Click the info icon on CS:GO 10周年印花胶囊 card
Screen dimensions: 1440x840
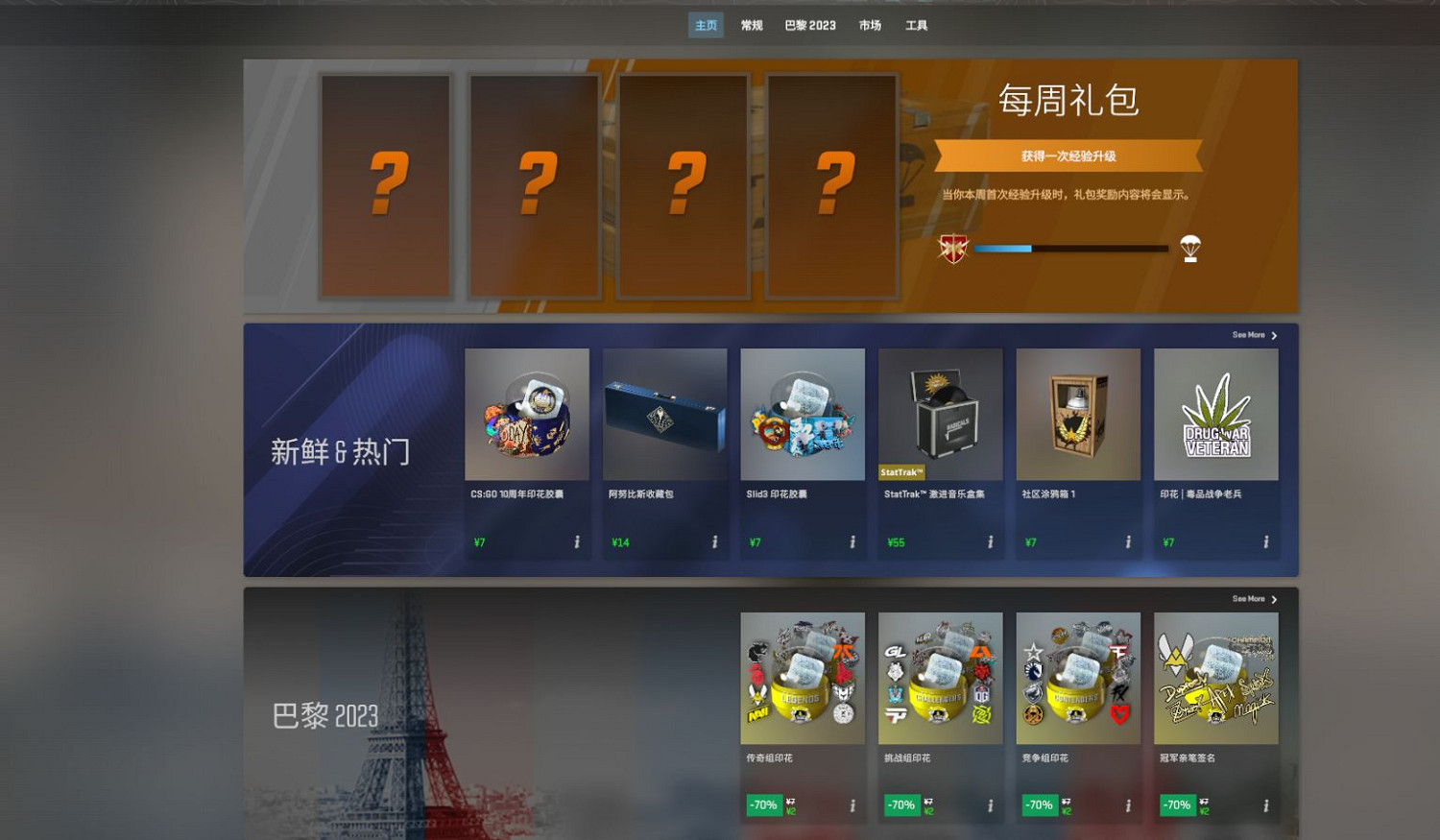click(x=579, y=542)
